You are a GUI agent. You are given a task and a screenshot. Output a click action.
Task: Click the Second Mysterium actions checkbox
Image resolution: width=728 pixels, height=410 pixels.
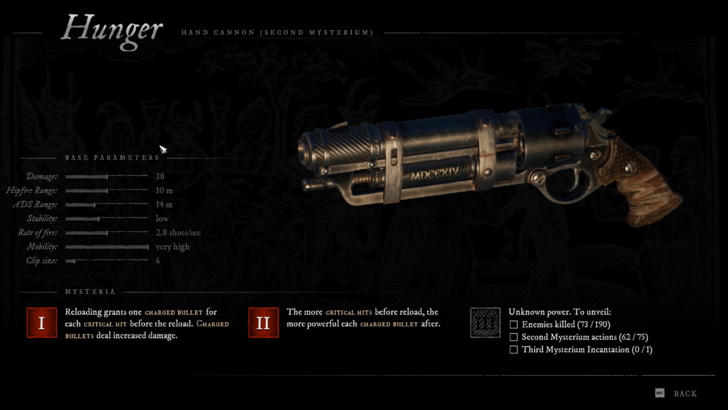pos(514,338)
